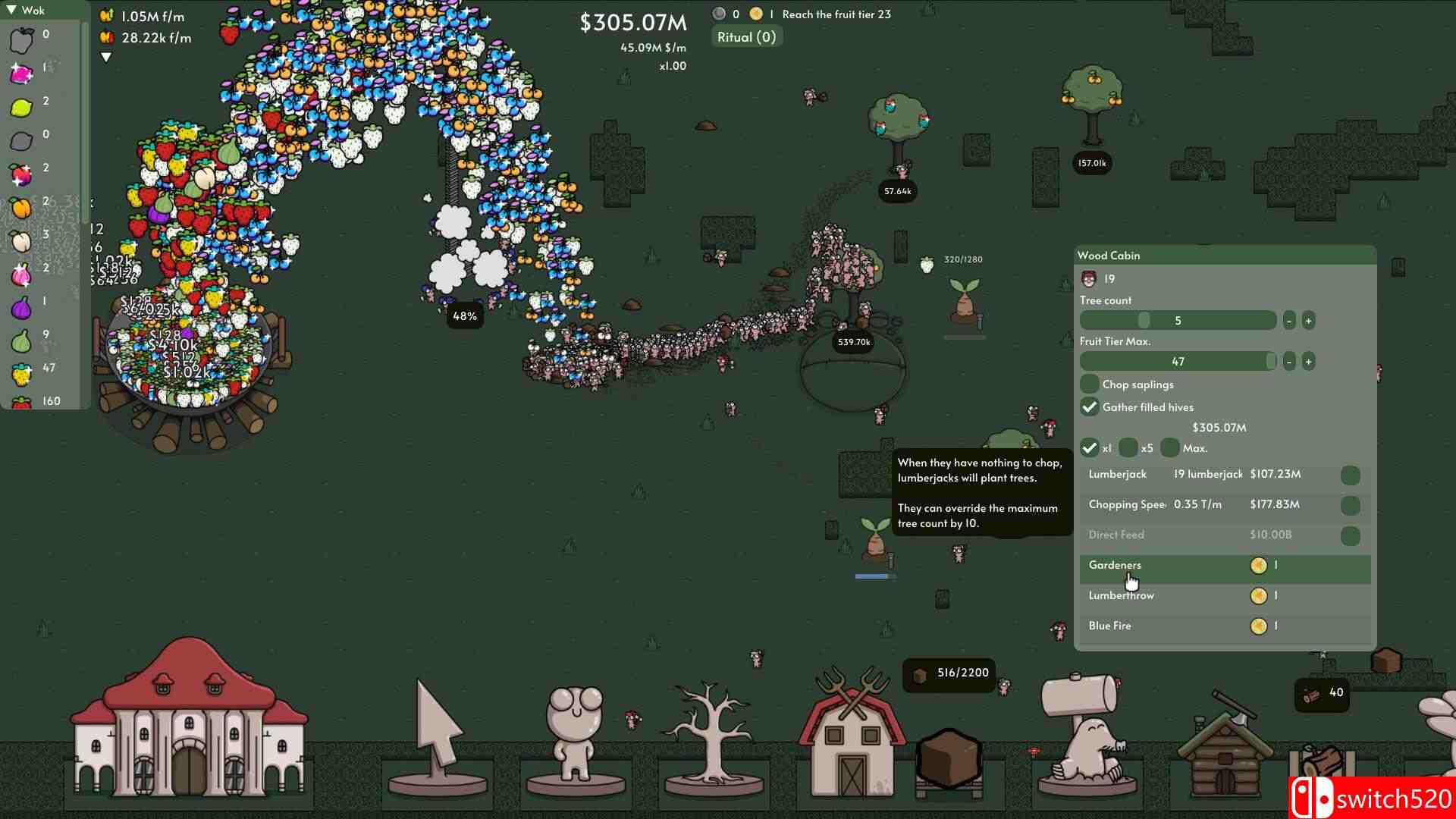
Task: Open the Ritual menu
Action: tap(747, 36)
